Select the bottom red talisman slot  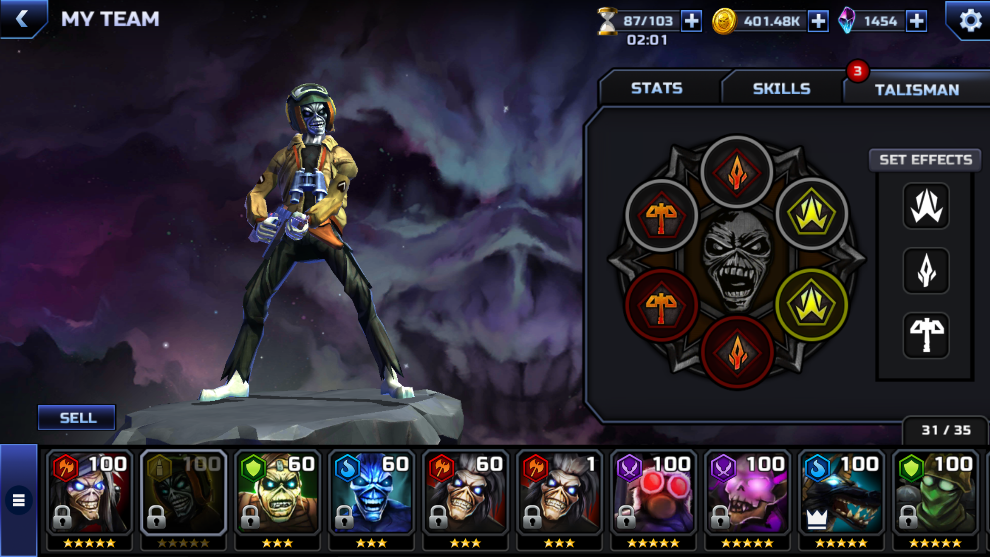click(737, 352)
